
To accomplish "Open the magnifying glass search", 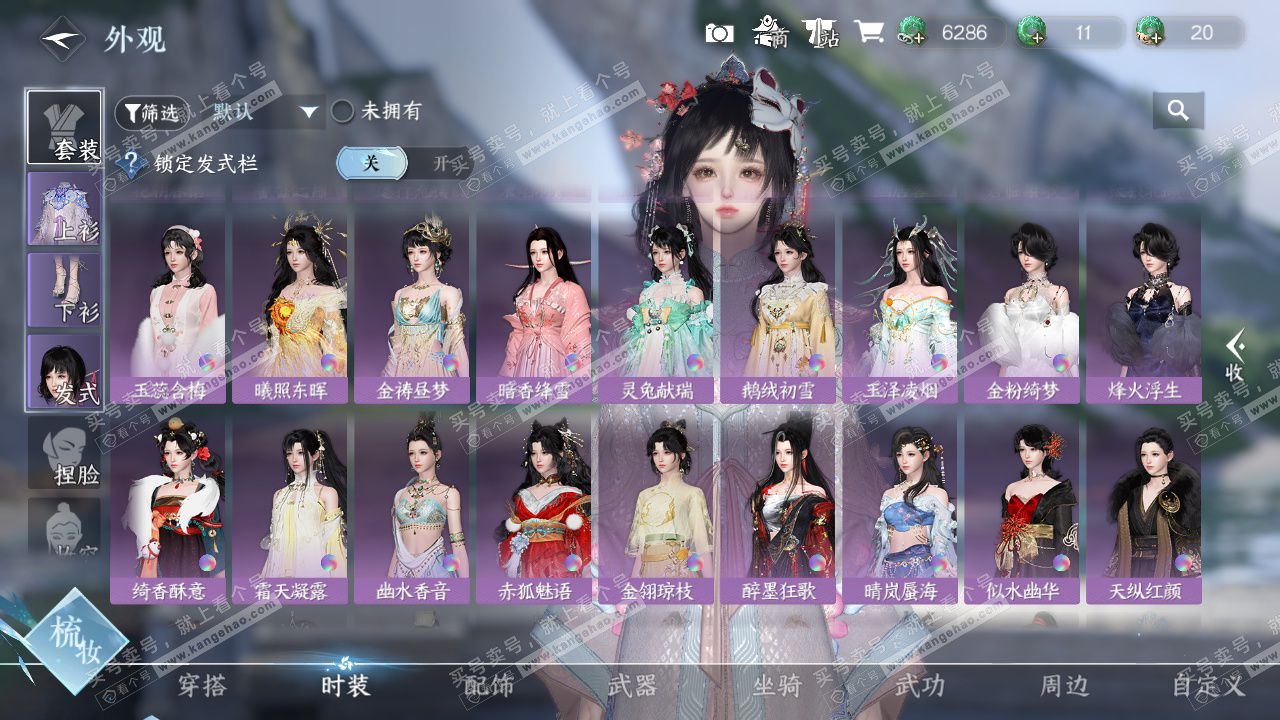I will 1178,111.
